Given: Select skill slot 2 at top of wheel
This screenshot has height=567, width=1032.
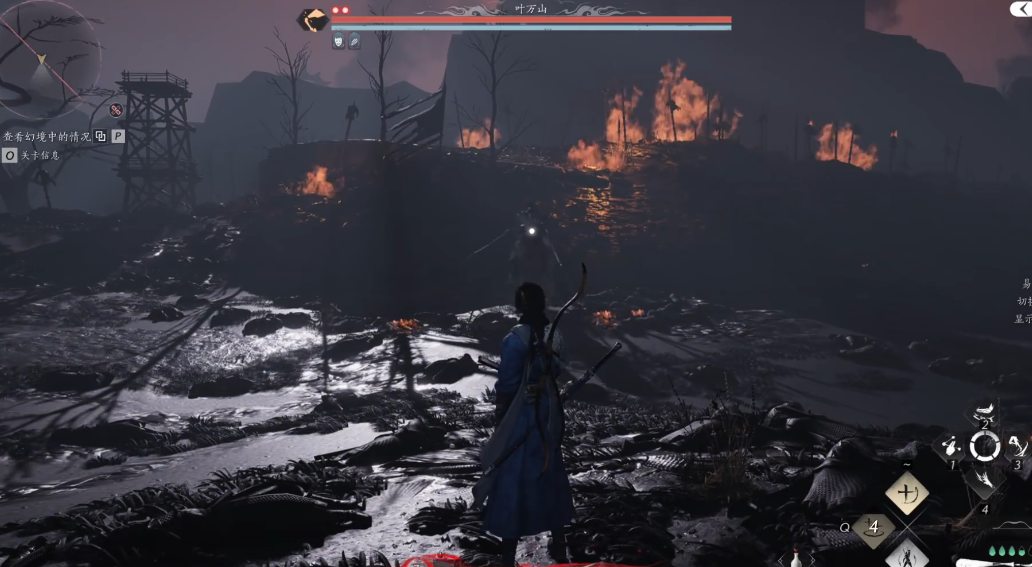Looking at the screenshot, I should pos(985,411).
